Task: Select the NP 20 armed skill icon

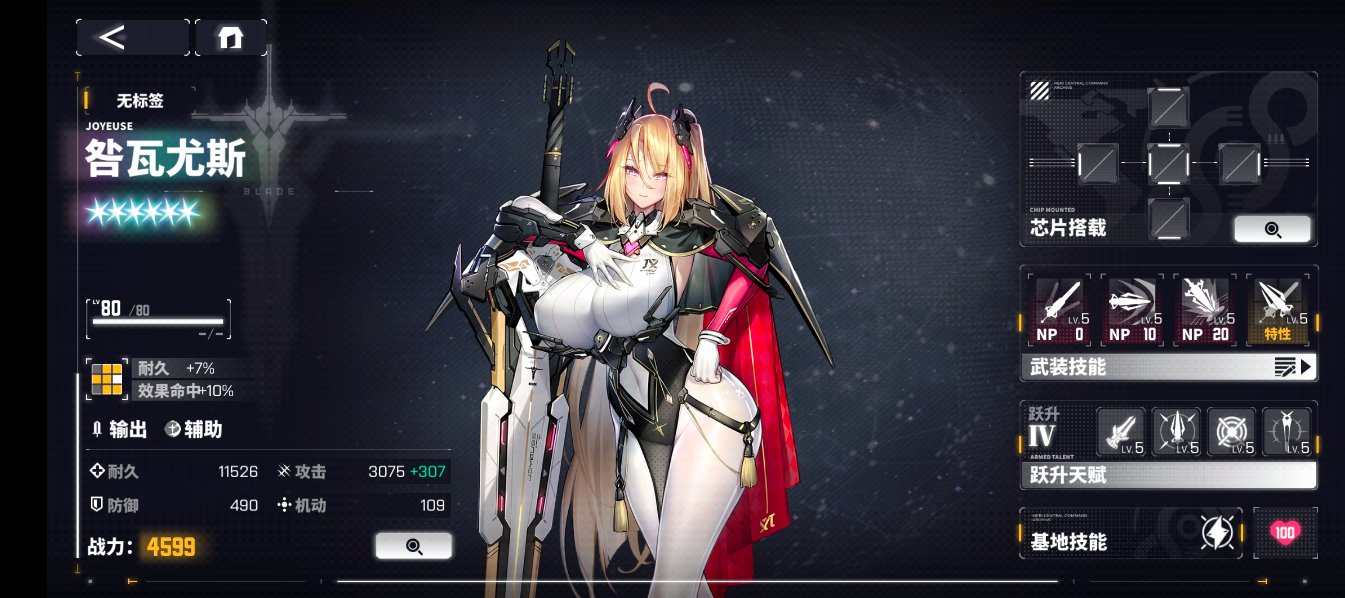Action: point(1206,309)
